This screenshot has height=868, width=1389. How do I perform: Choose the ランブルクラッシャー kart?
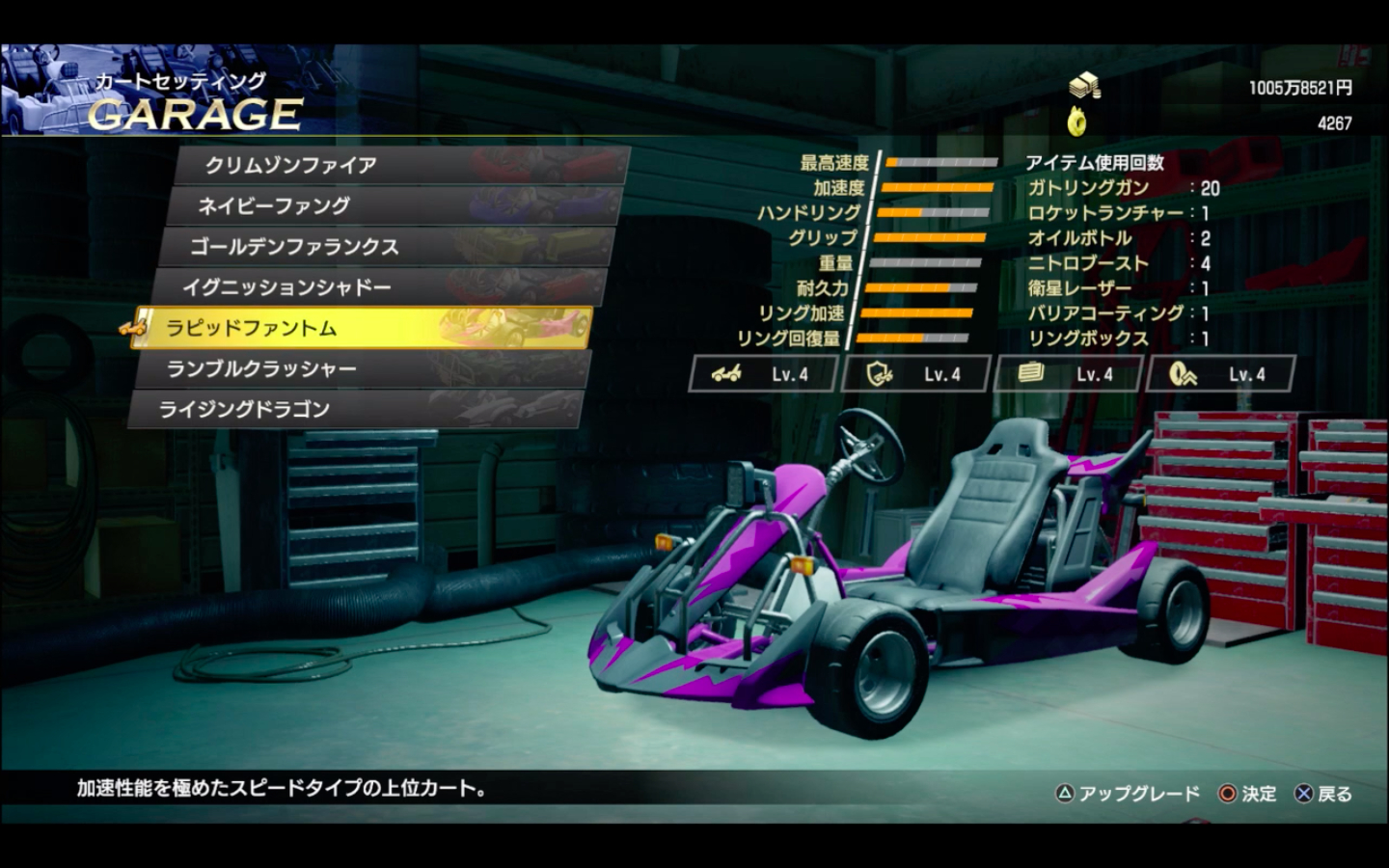tap(360, 368)
